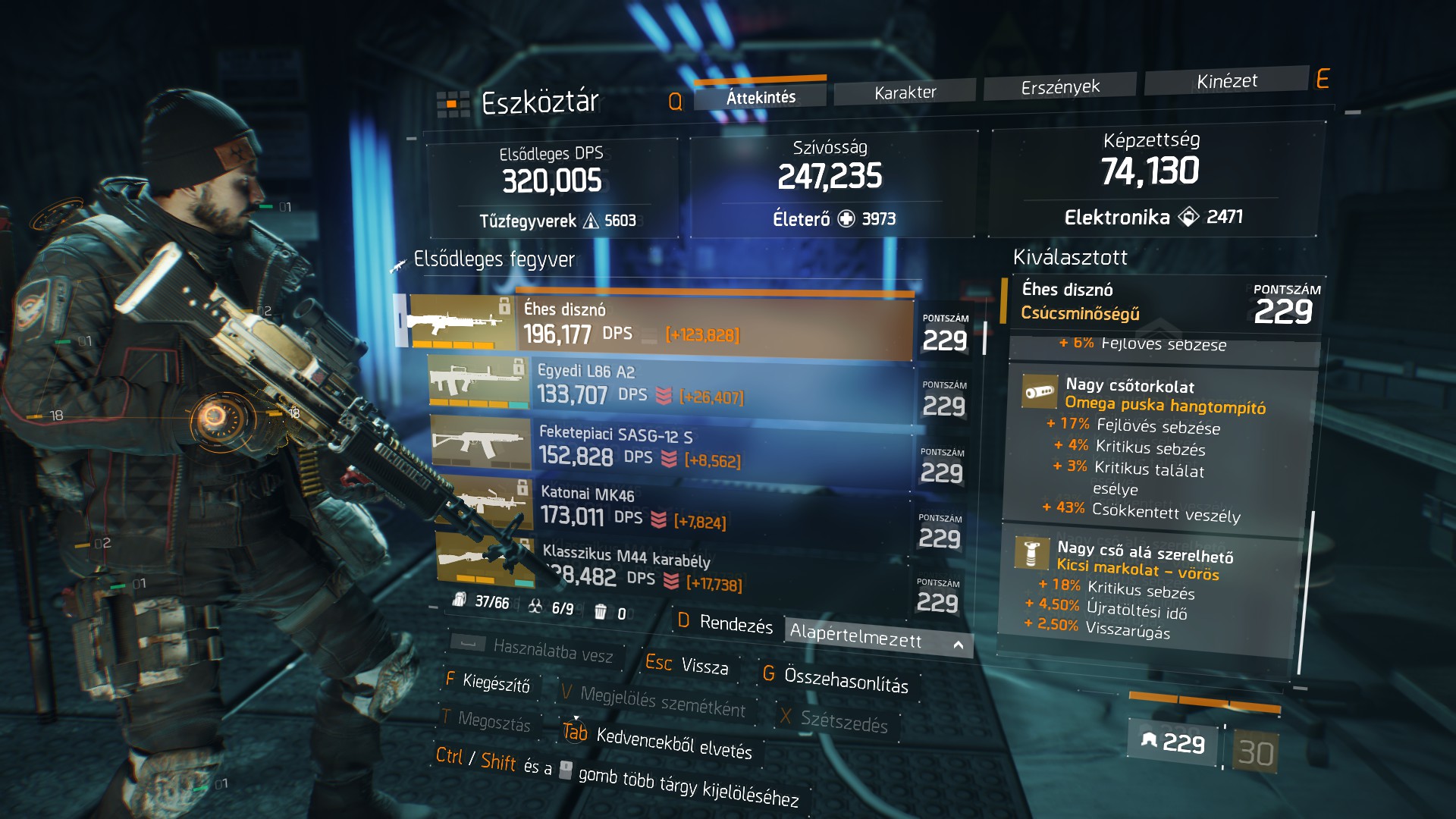This screenshot has height=819, width=1456.
Task: Click the Vissza back button
Action: (x=687, y=665)
